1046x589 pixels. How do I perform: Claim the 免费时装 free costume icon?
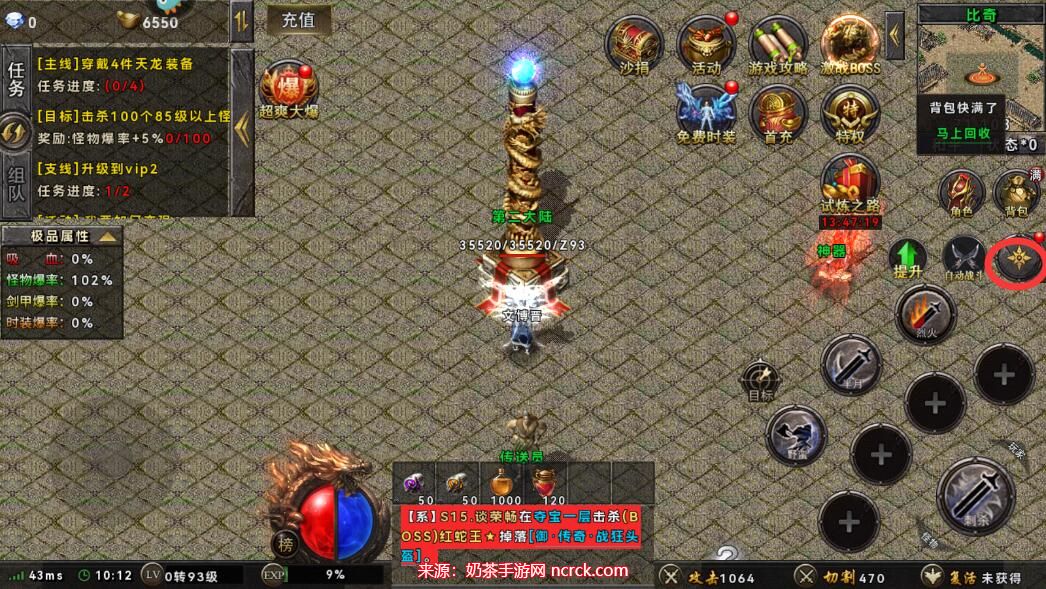click(706, 113)
